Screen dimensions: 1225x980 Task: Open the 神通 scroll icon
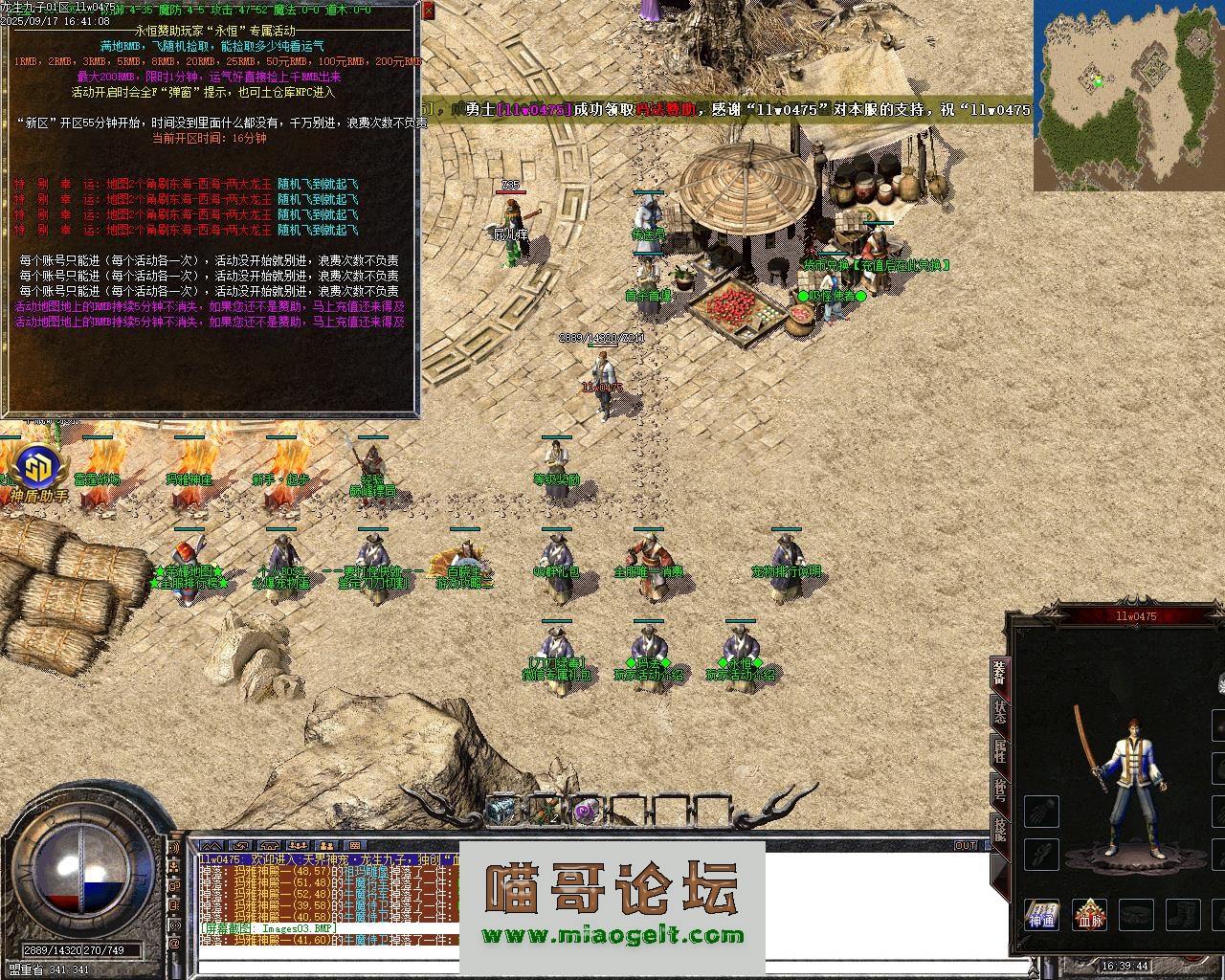[1041, 914]
